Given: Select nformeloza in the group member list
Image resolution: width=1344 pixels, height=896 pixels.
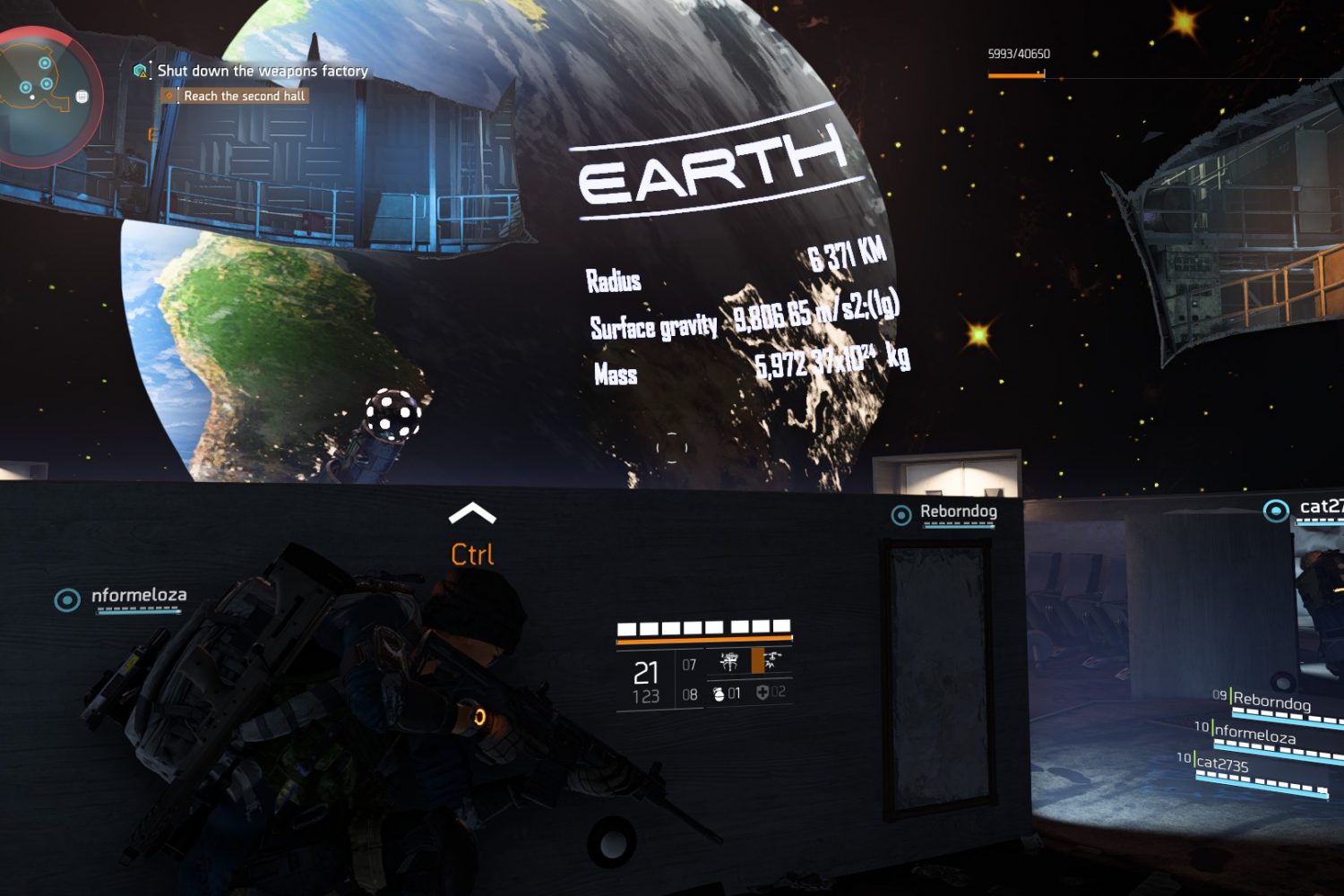Looking at the screenshot, I should click(x=1254, y=735).
